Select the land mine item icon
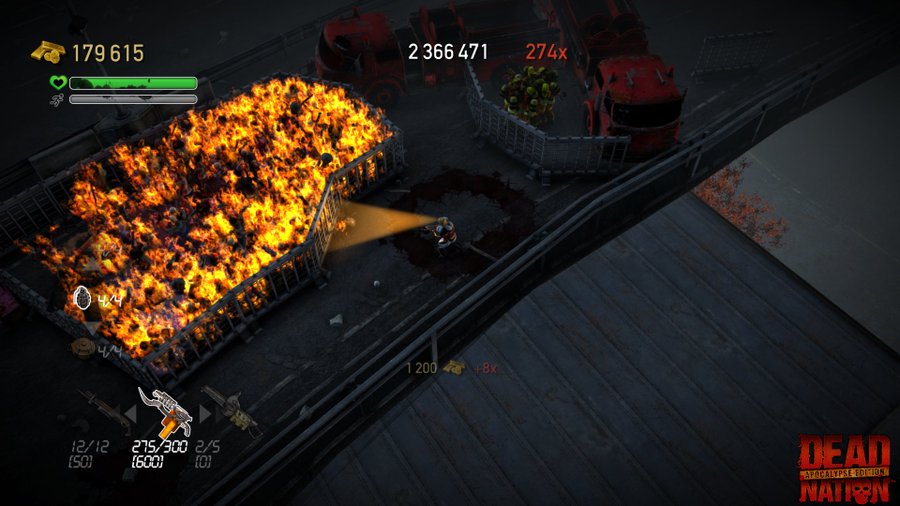 [82, 348]
